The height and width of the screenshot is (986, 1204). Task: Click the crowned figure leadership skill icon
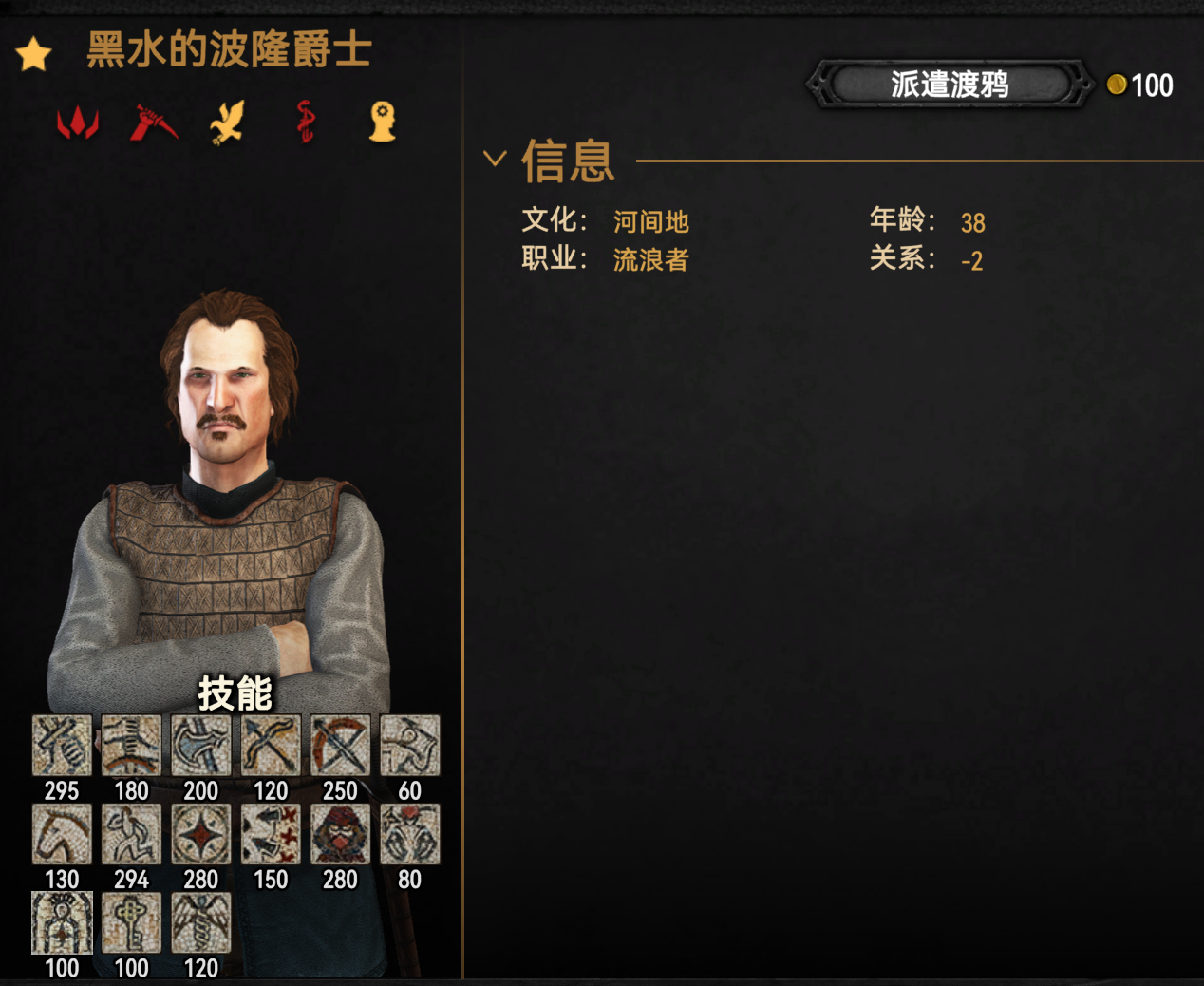[62, 923]
